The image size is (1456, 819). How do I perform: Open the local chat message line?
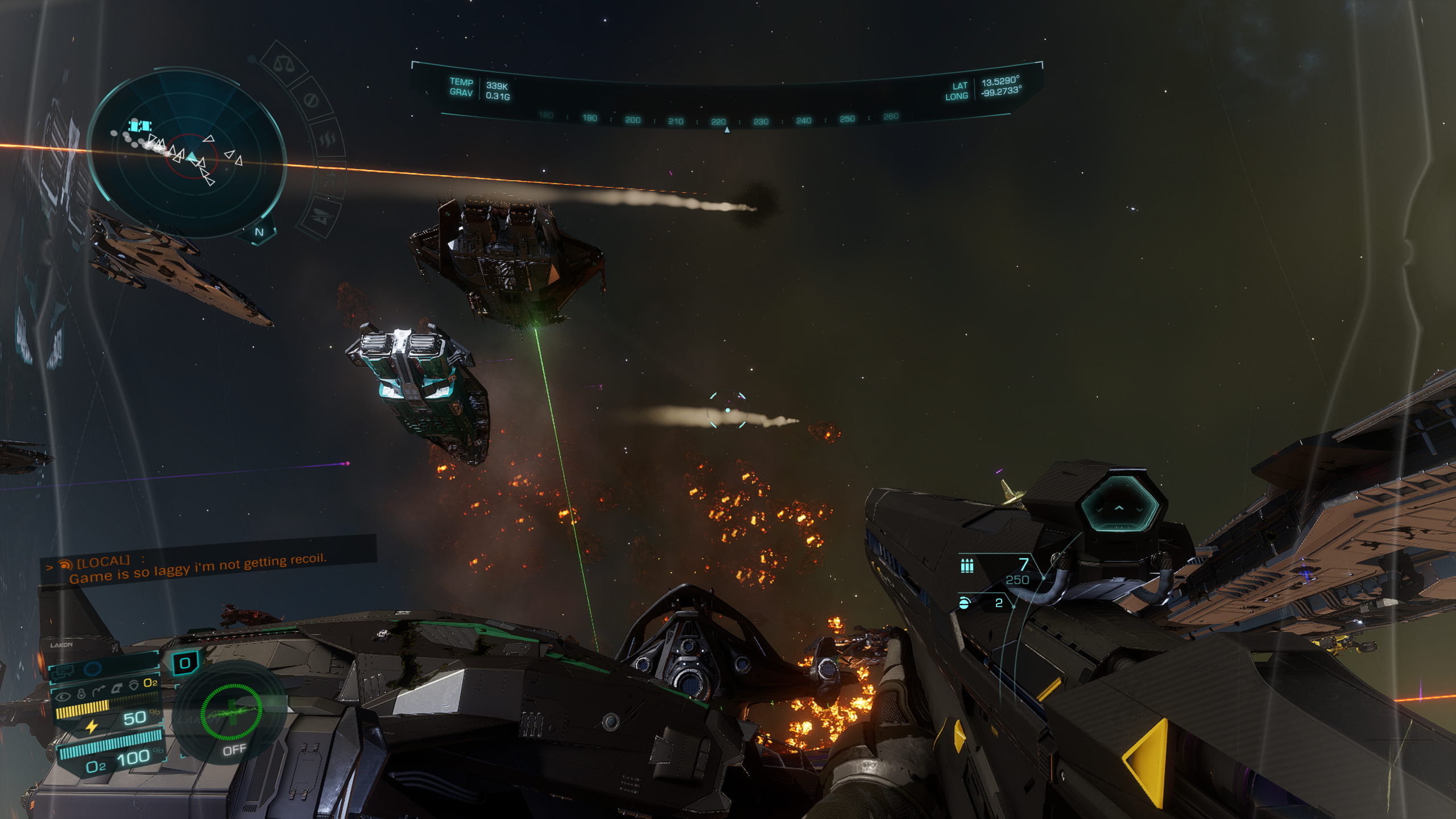click(x=199, y=568)
